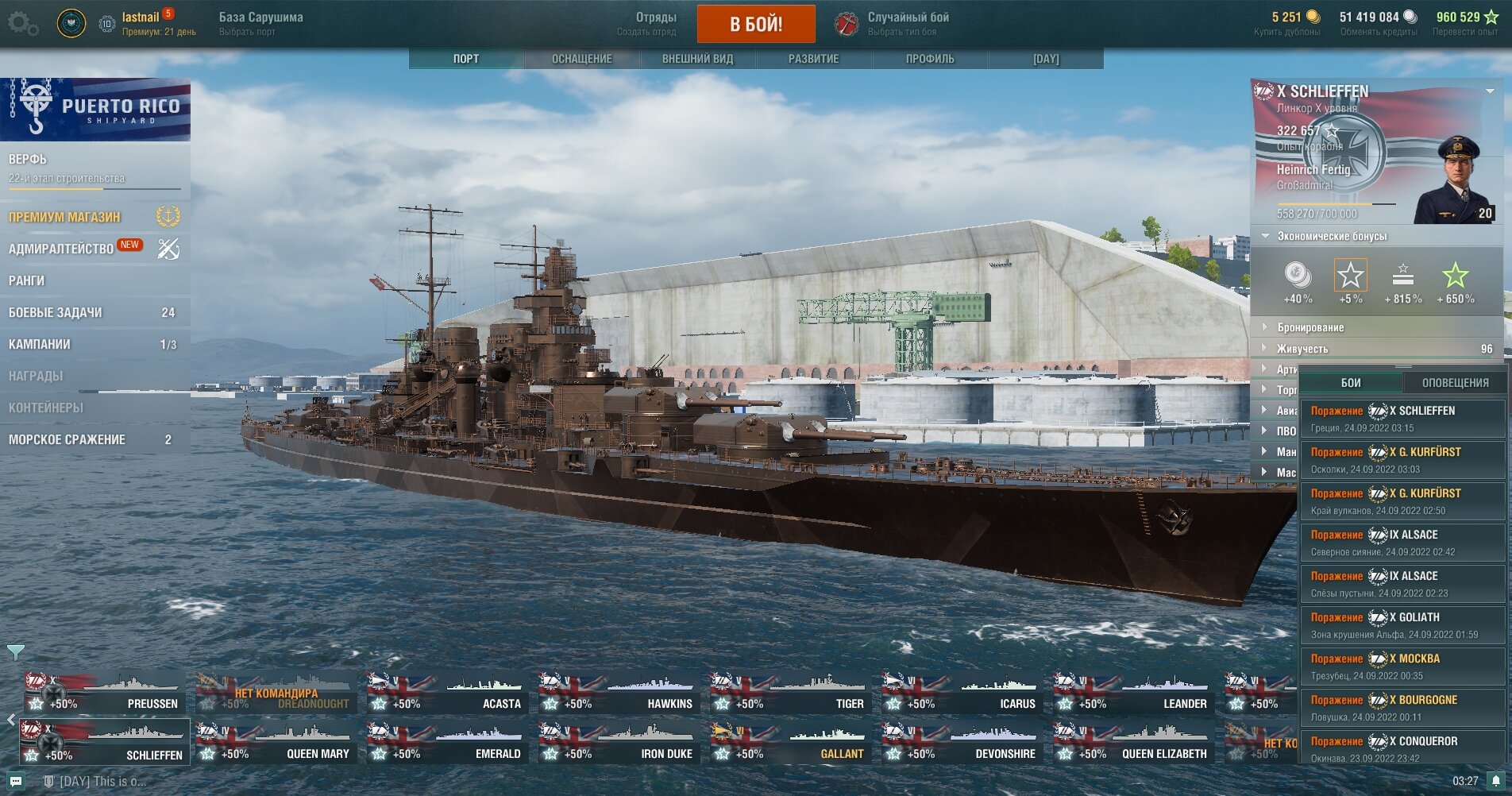Visit the АДМИРАЛТЕЙСТВО section
This screenshot has height=796, width=1512.
(x=61, y=249)
